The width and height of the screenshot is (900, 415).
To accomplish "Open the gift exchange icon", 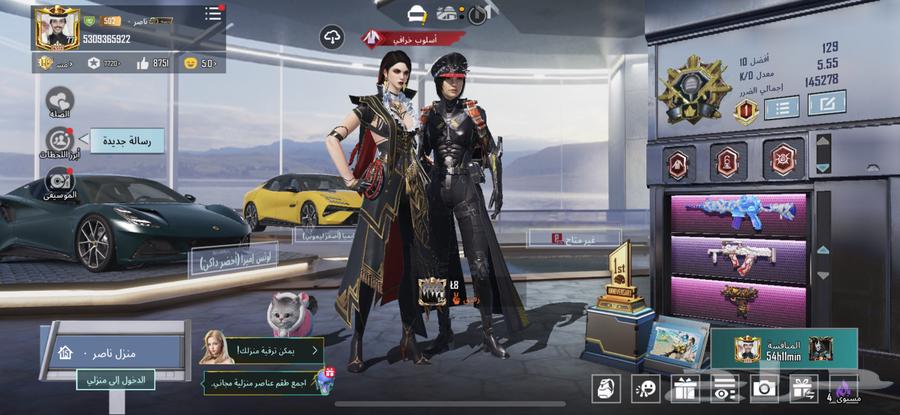I will [803, 388].
